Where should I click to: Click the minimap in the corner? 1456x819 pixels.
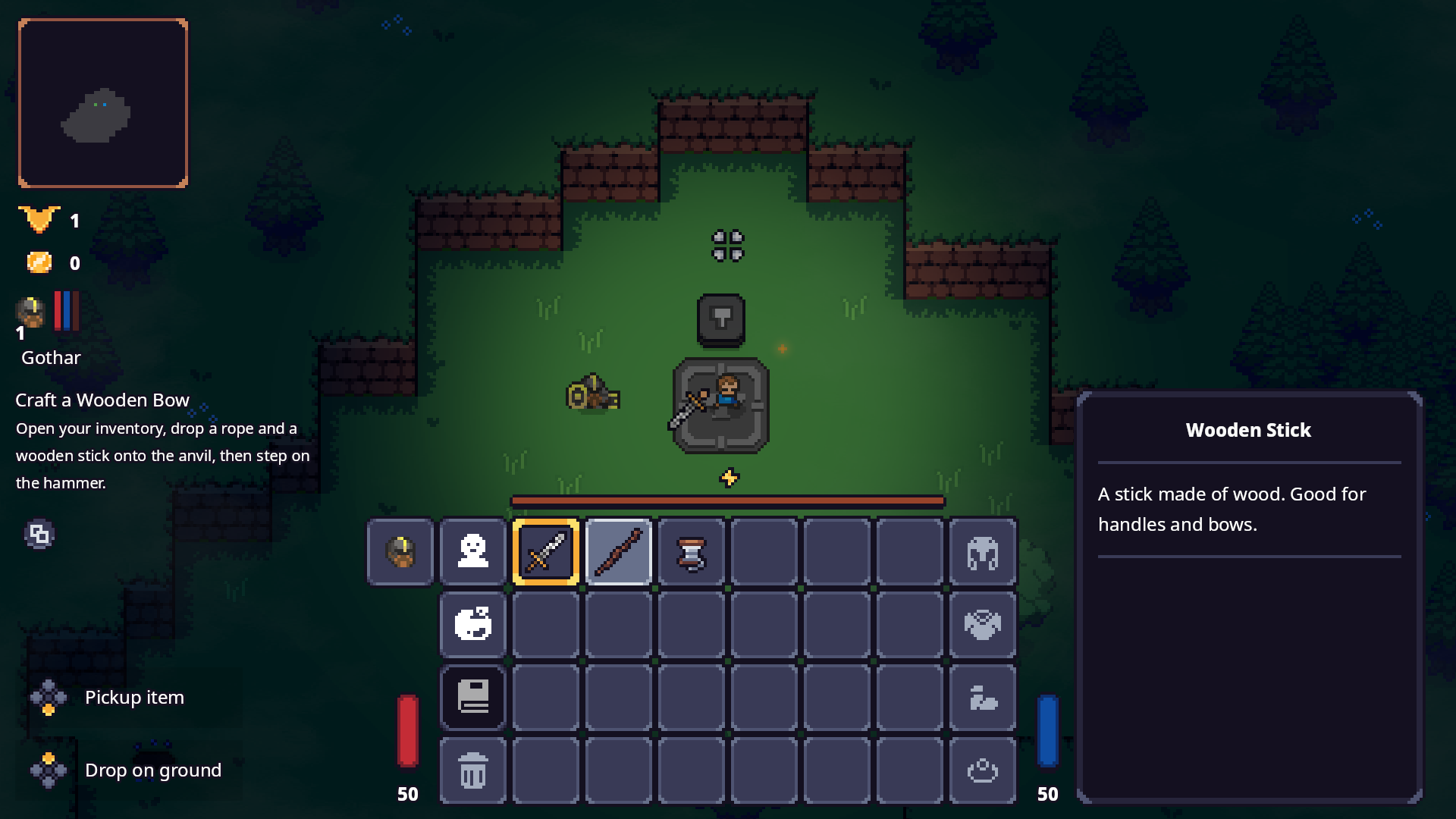coord(103,103)
